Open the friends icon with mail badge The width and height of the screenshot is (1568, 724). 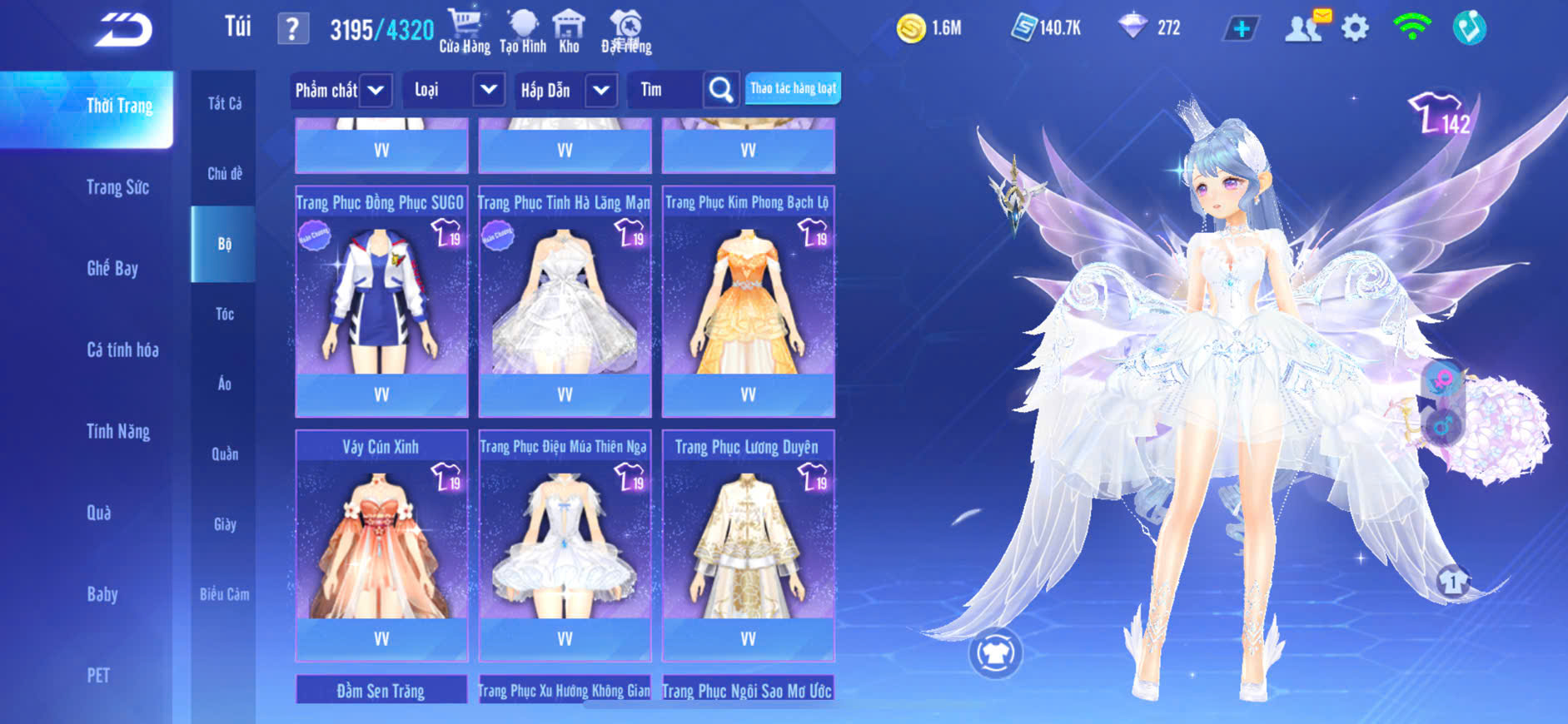click(x=1305, y=27)
